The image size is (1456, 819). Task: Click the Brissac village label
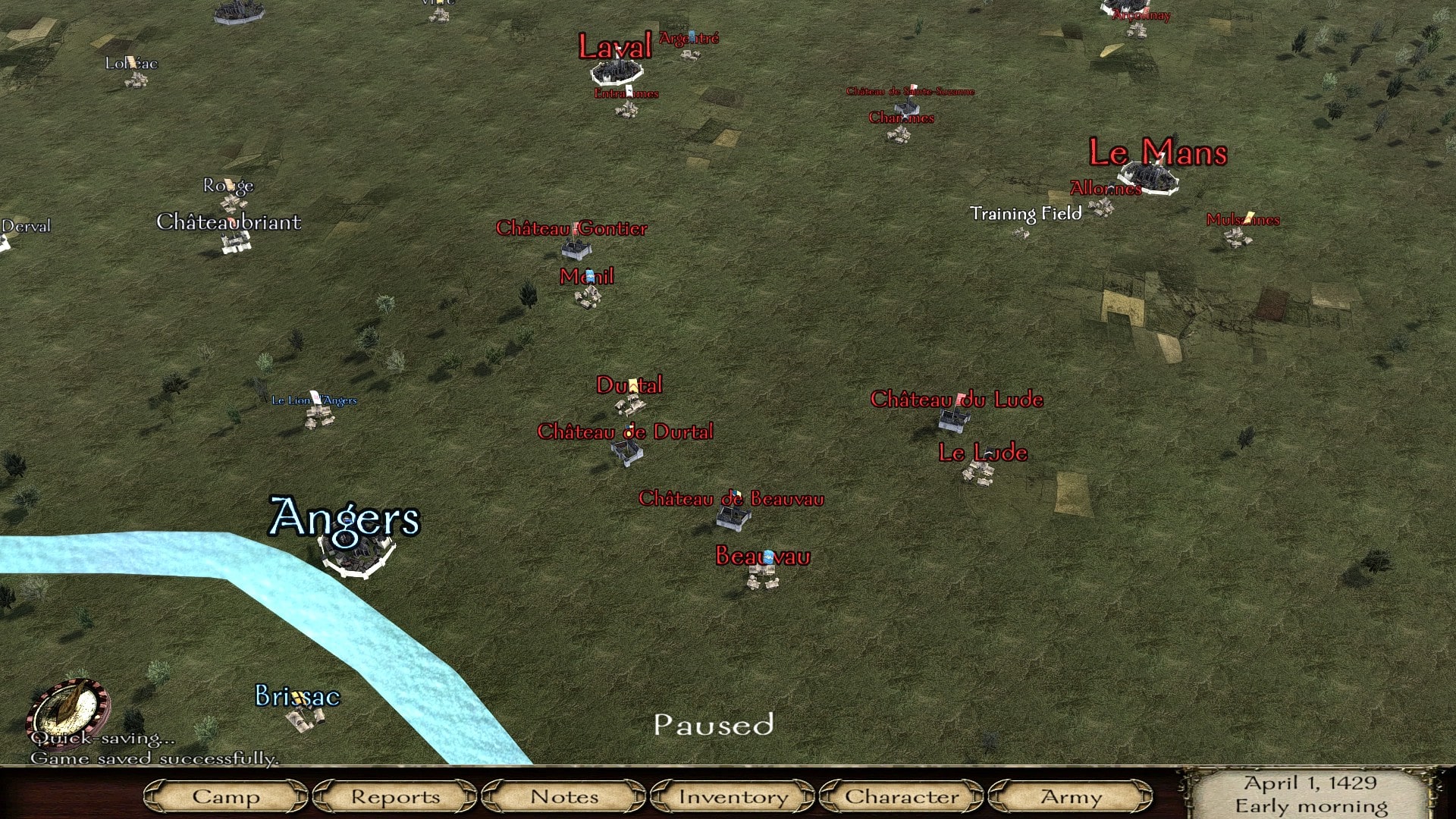(x=297, y=696)
